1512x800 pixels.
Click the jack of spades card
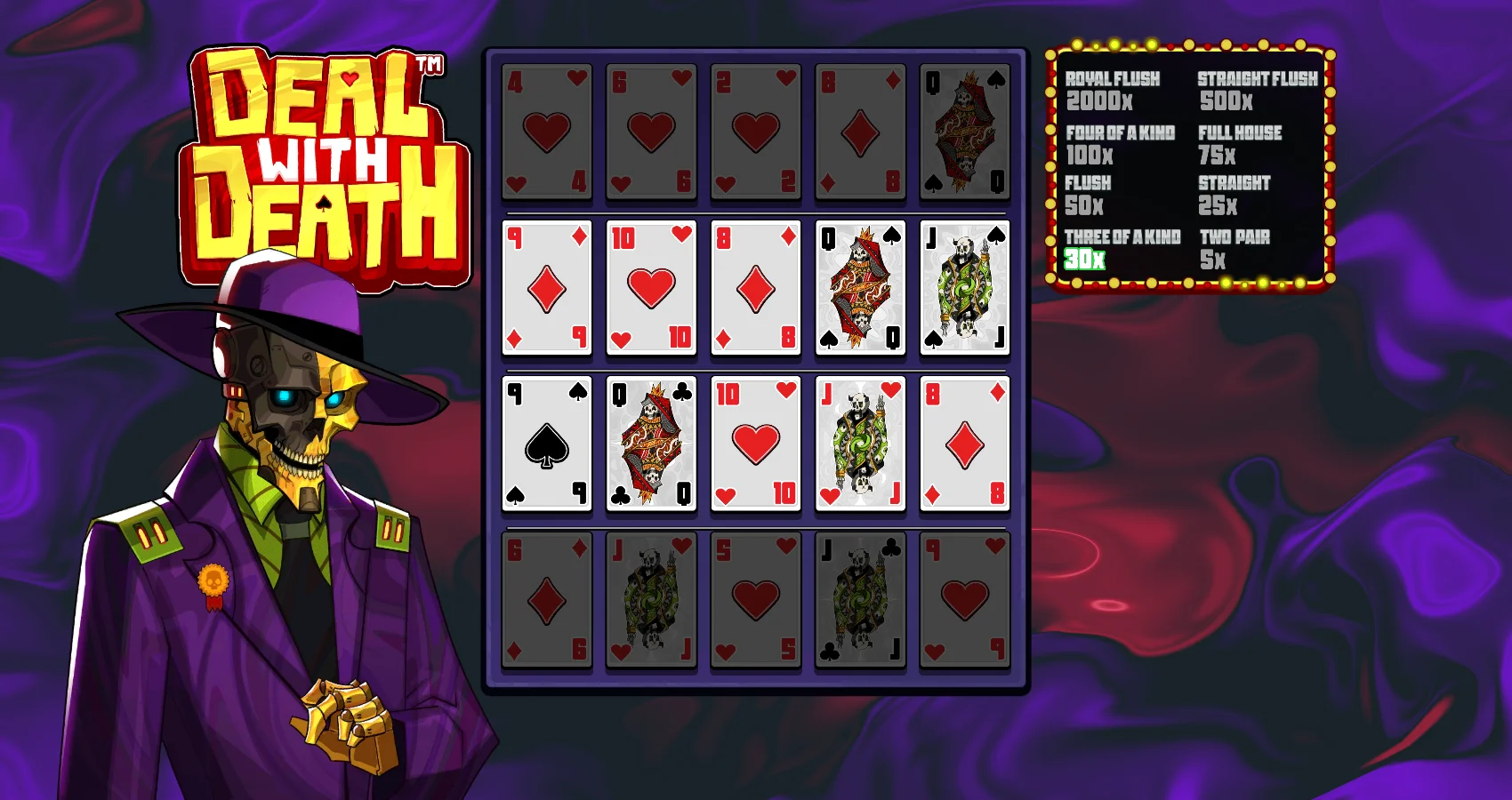tap(964, 288)
